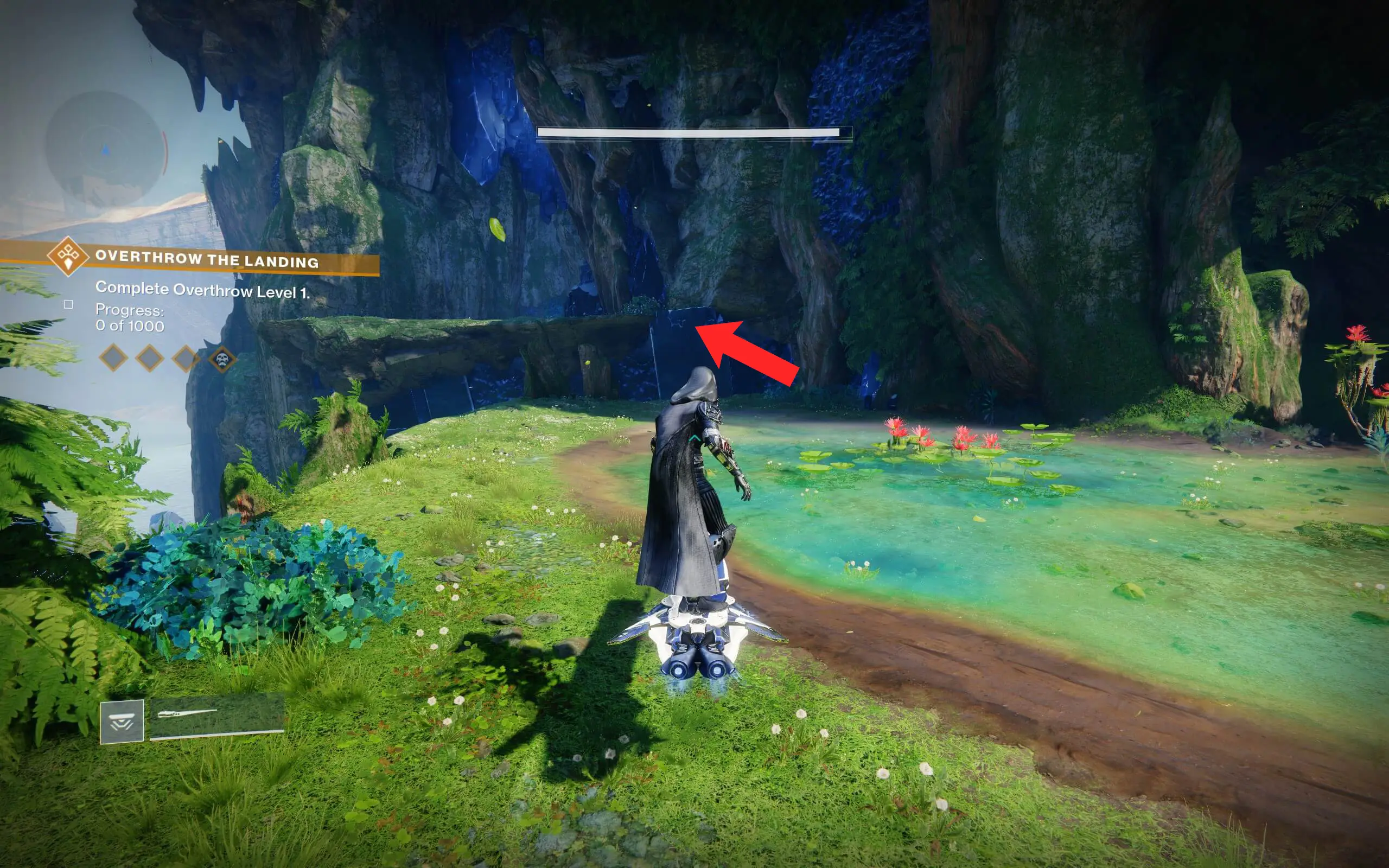Expand the Overthrow The Landing banner
The height and width of the screenshot is (868, 1389).
208,259
